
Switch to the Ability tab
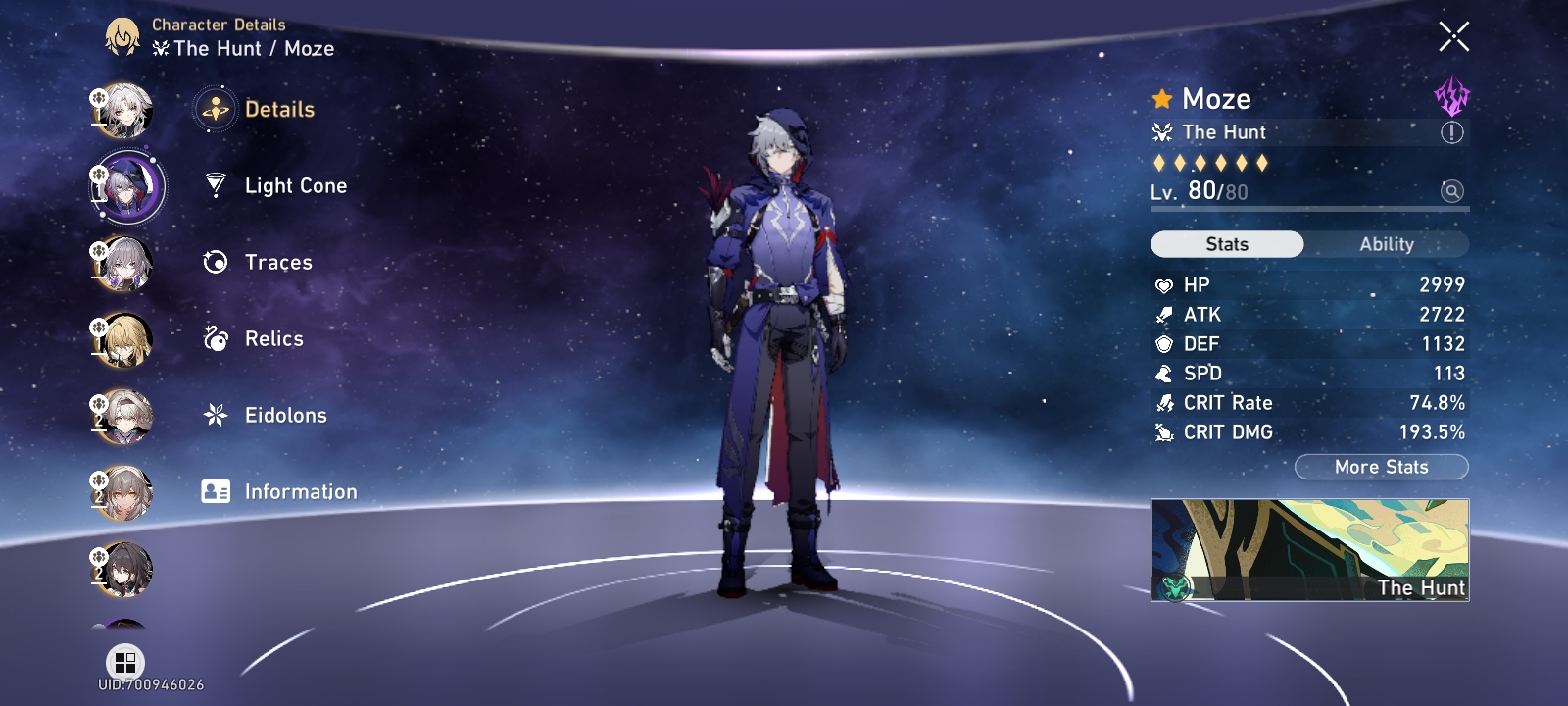coord(1388,244)
